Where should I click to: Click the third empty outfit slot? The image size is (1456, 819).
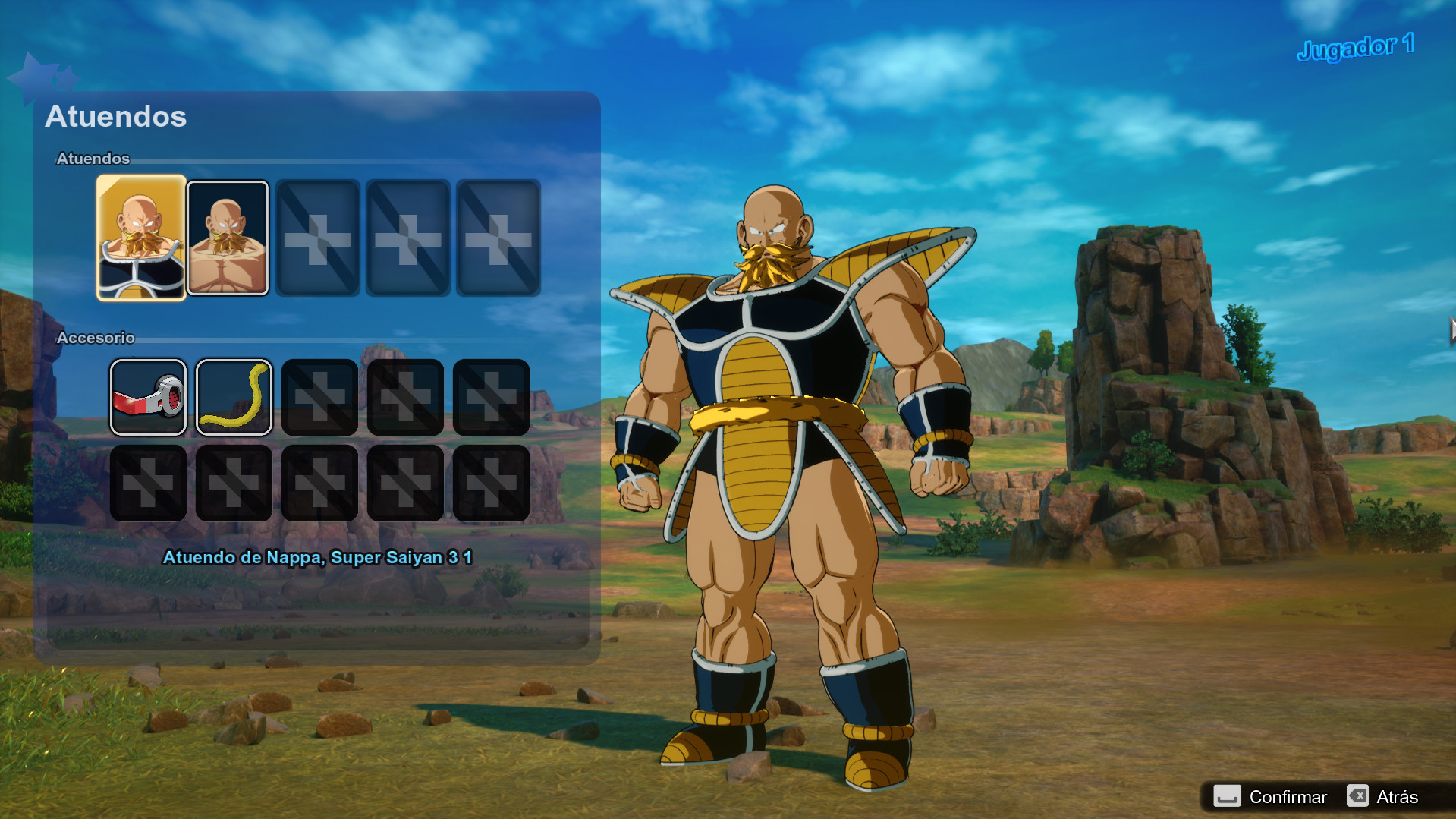(x=319, y=238)
